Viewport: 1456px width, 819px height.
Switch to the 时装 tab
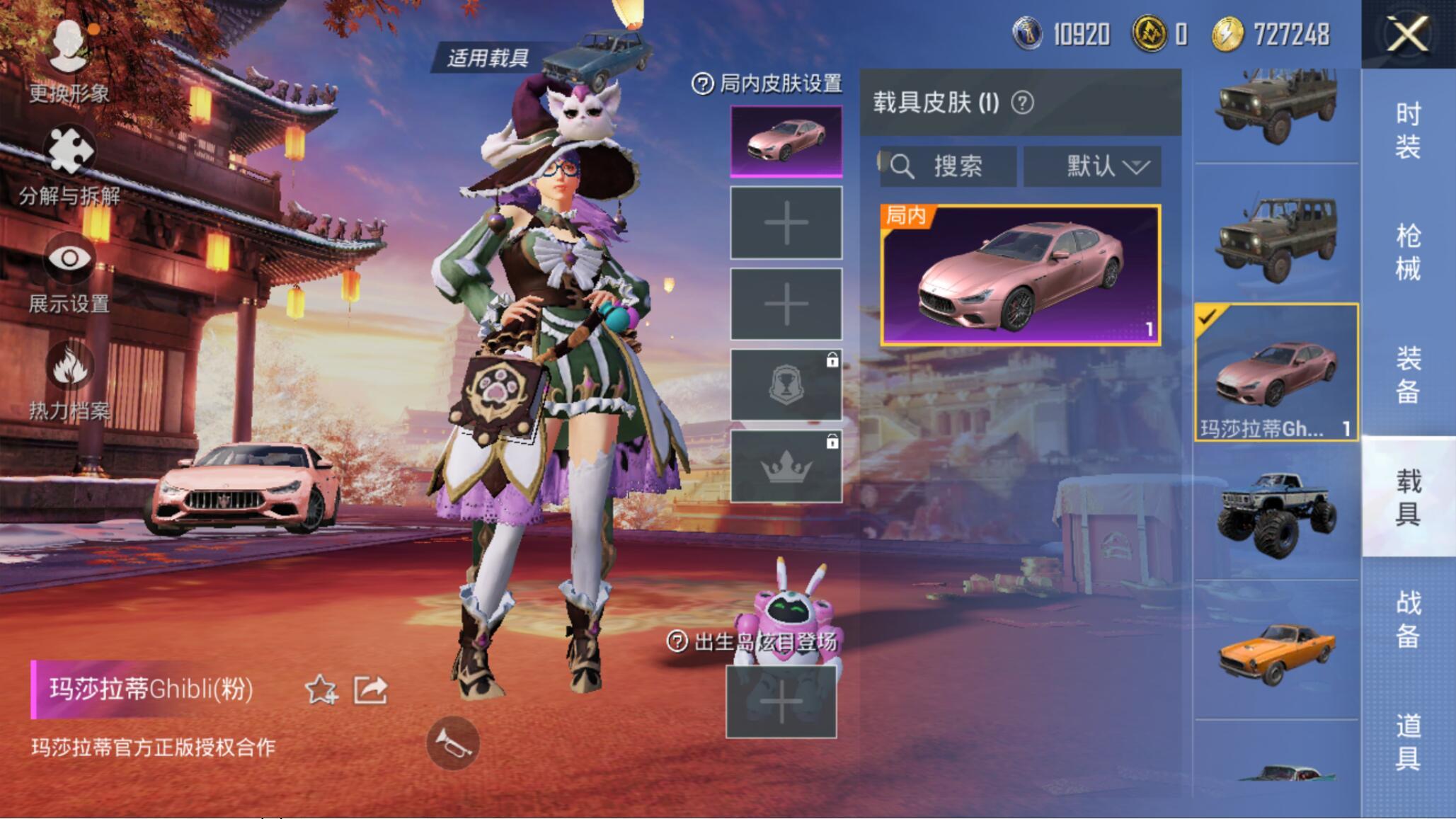click(x=1408, y=130)
